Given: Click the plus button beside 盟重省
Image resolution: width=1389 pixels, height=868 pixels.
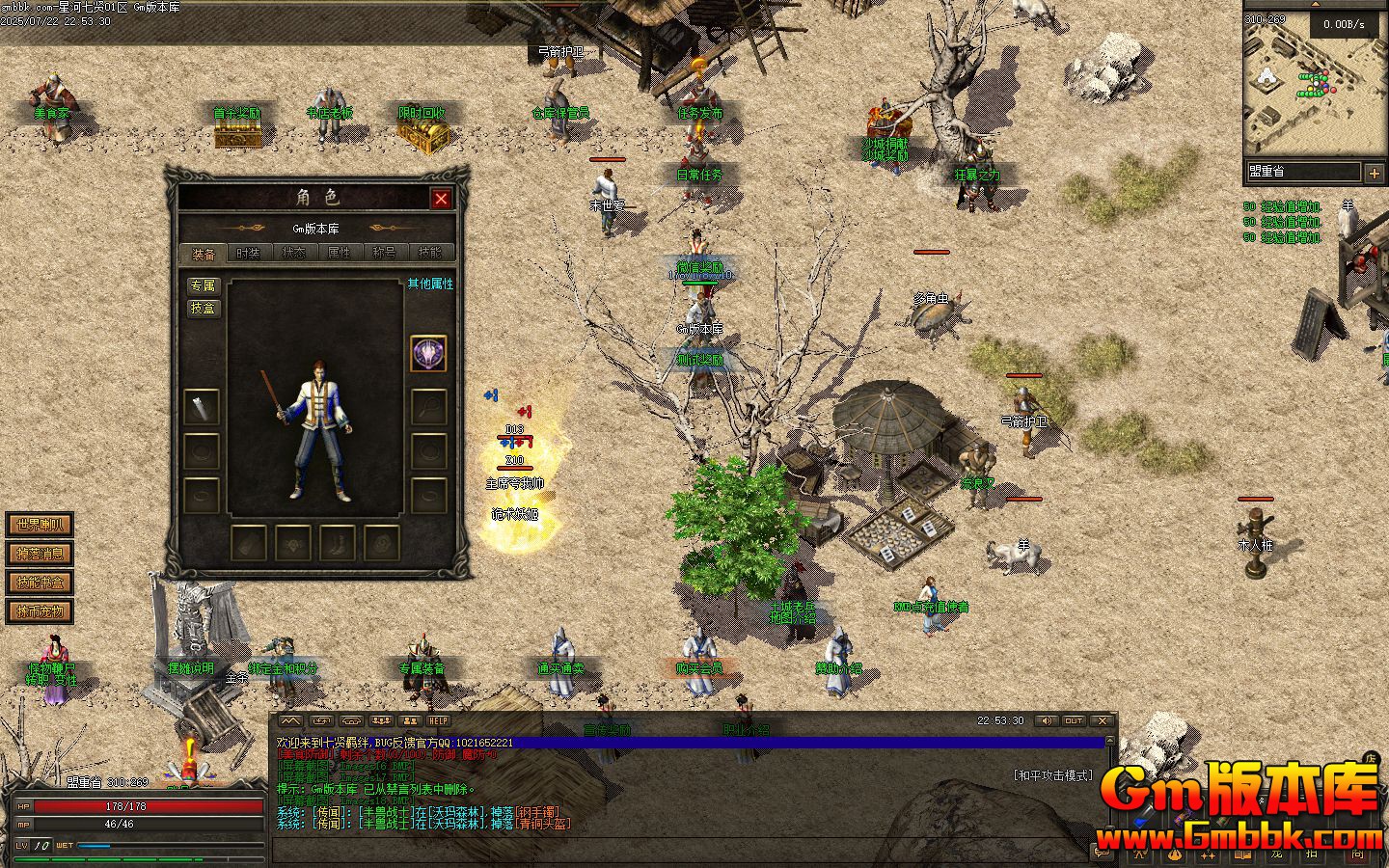Looking at the screenshot, I should click(x=1375, y=173).
